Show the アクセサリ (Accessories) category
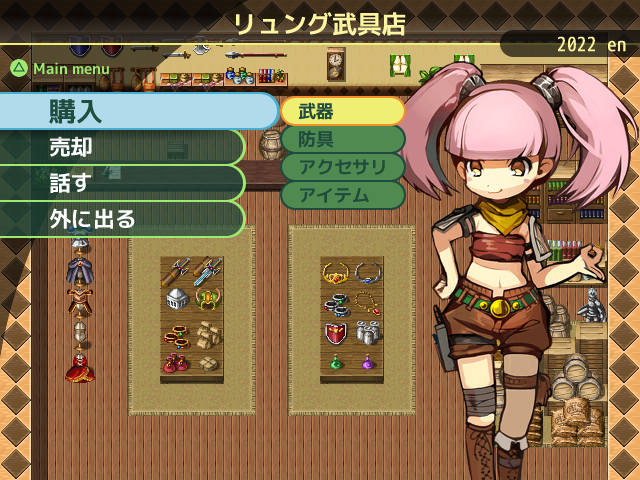The height and width of the screenshot is (480, 640). click(342, 167)
